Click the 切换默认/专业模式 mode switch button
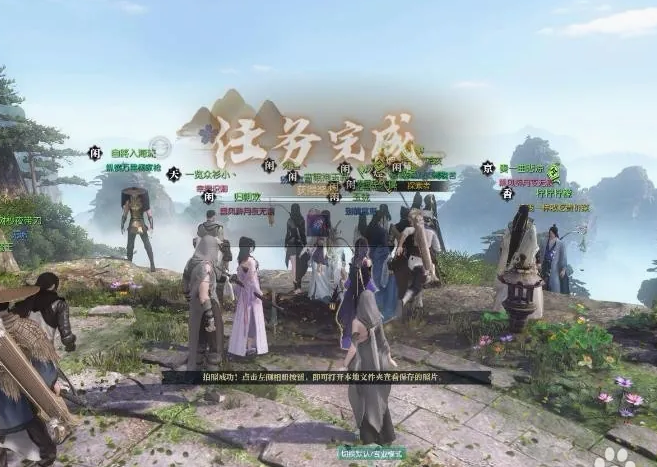This screenshot has height=467, width=657. (x=371, y=453)
